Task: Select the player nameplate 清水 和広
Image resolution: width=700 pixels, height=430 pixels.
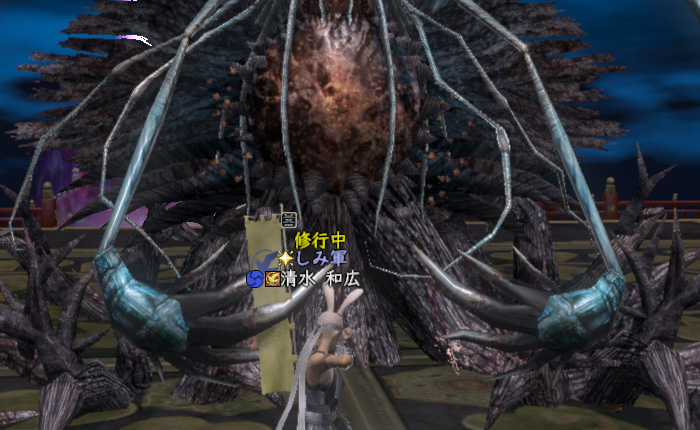Action: 320,279
